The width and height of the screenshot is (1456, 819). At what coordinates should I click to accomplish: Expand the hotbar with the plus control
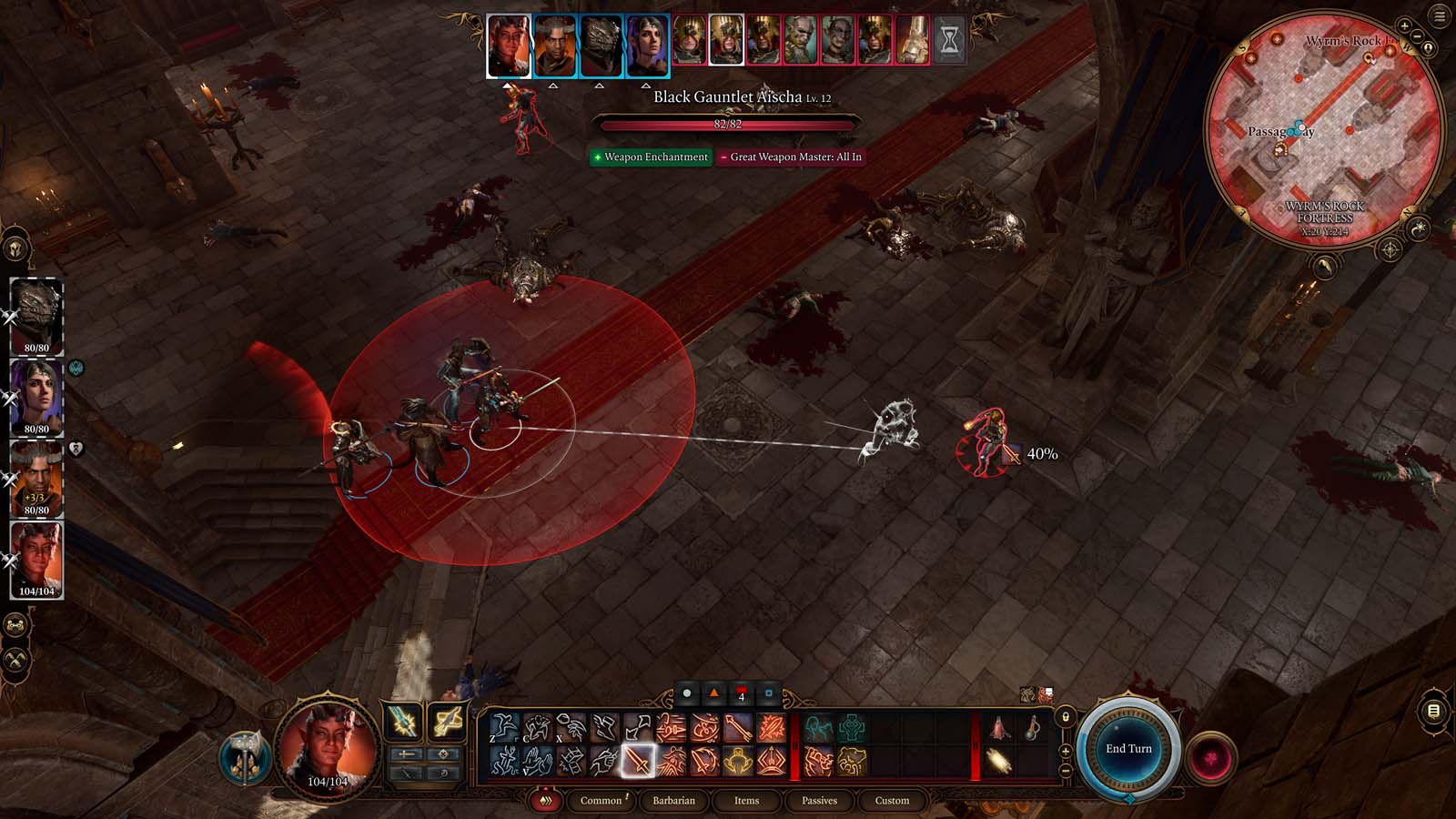(x=1066, y=753)
